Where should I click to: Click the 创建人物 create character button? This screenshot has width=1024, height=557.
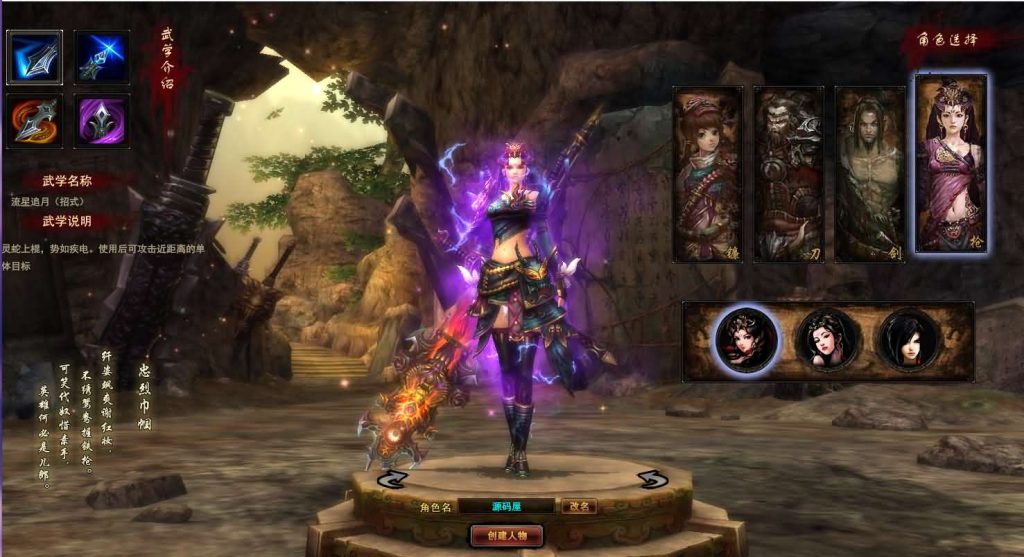(x=506, y=535)
